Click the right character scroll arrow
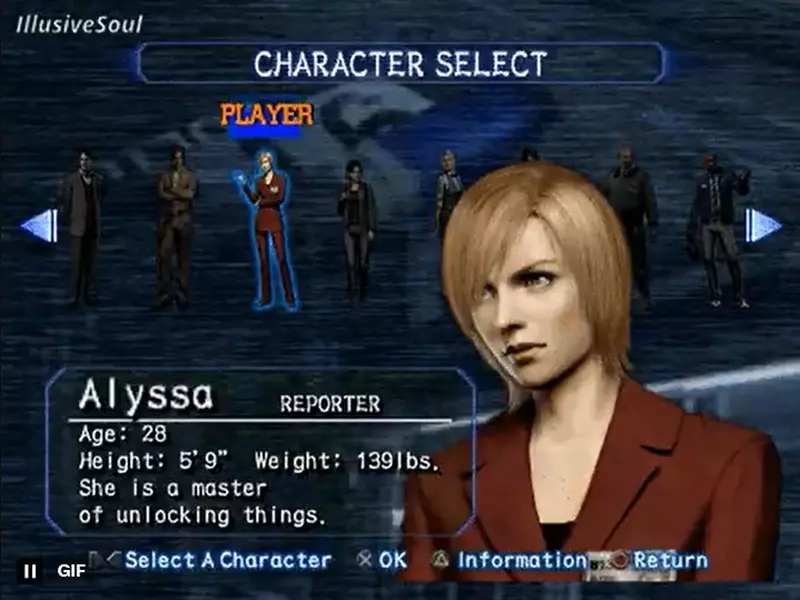 [x=762, y=225]
